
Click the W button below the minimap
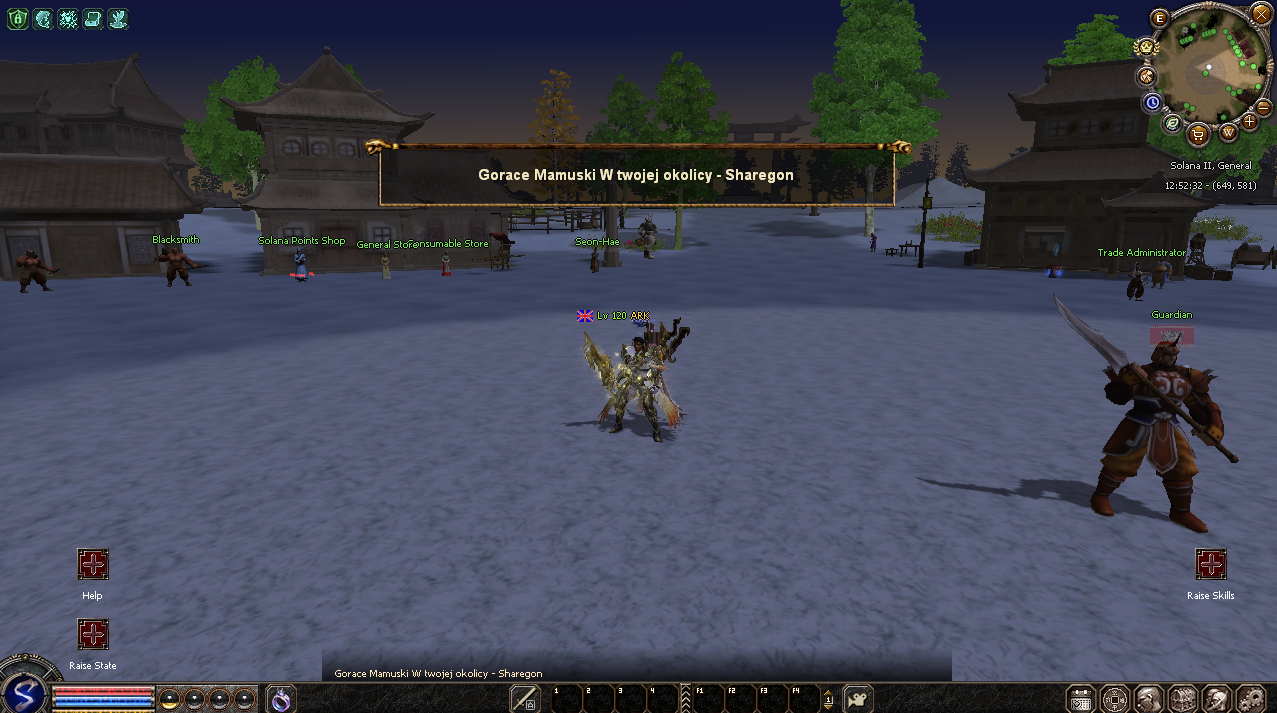coord(1228,132)
